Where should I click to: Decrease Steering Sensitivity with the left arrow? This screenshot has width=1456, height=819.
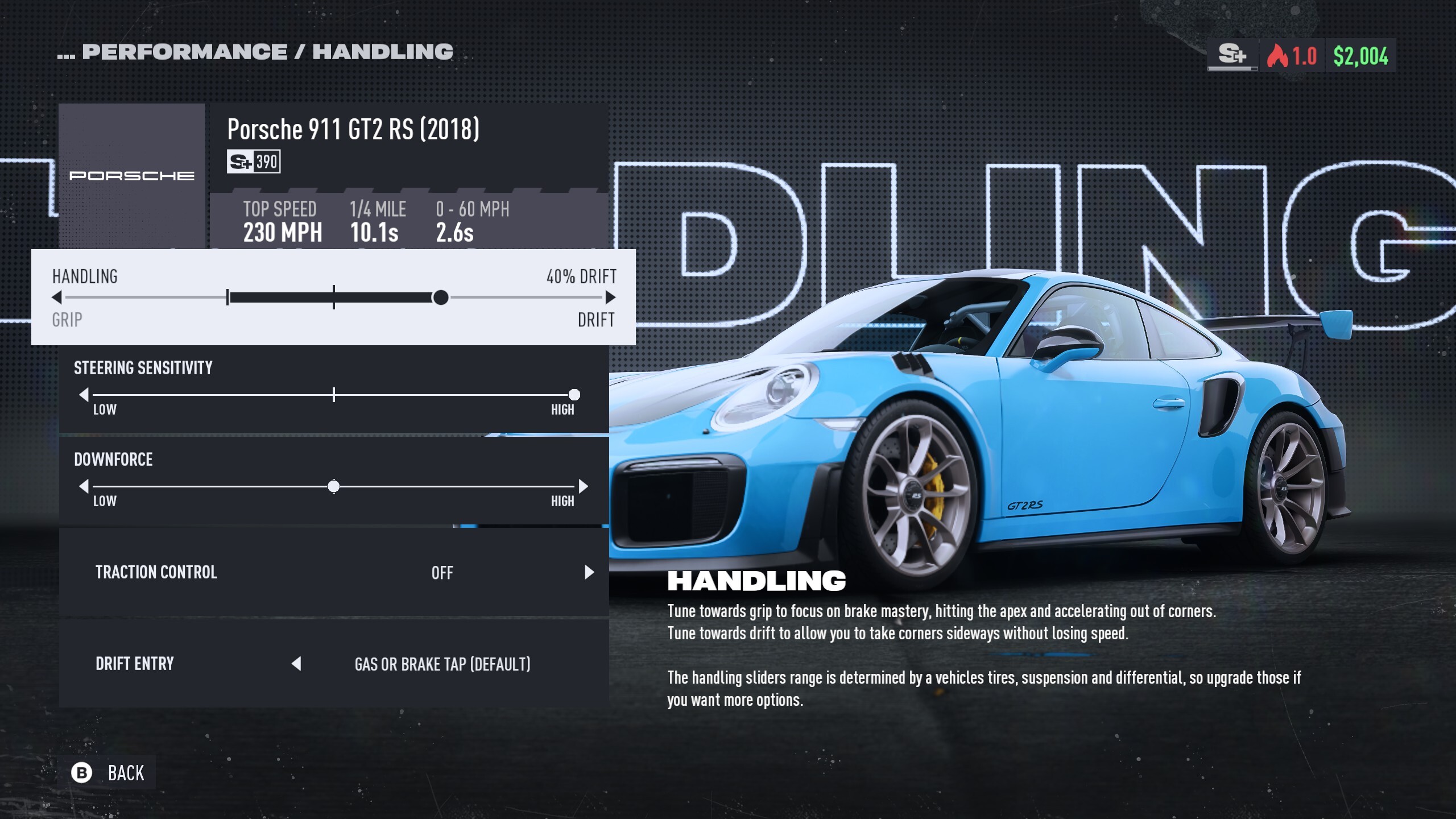84,395
